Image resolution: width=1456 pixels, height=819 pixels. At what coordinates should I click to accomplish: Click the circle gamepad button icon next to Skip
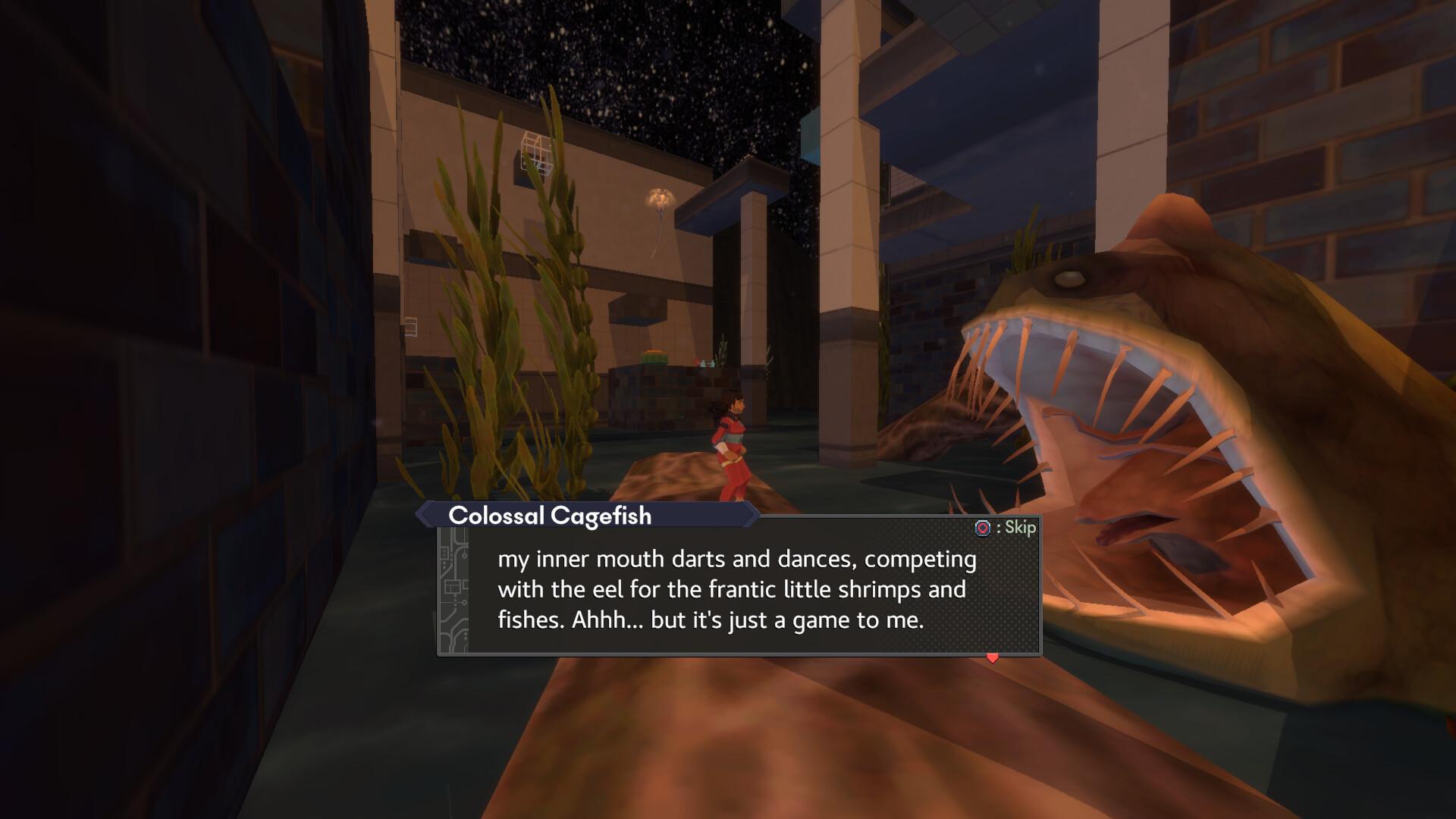click(983, 528)
